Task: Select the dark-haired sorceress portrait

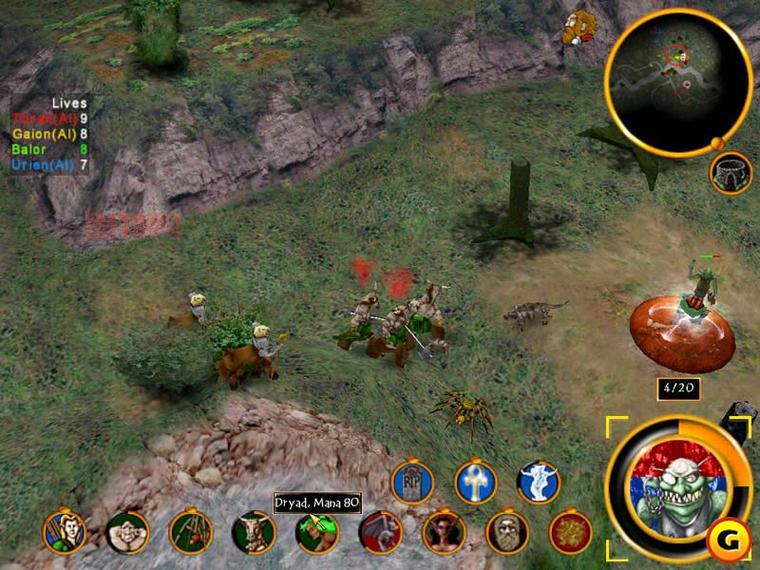Action: [444, 531]
